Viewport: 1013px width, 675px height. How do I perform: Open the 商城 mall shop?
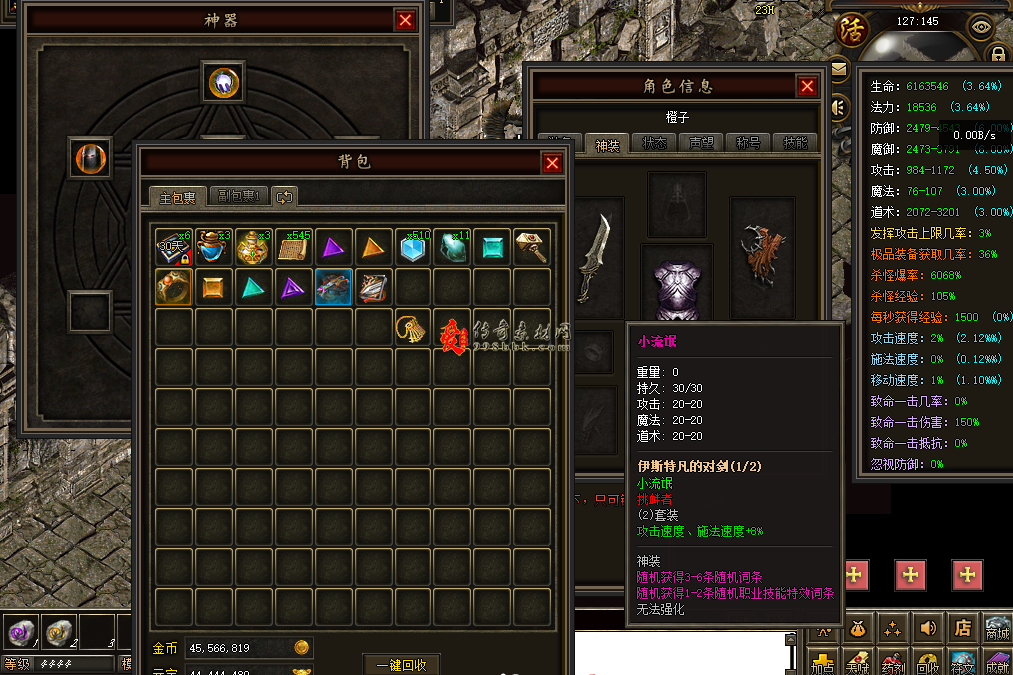pyautogui.click(x=997, y=629)
